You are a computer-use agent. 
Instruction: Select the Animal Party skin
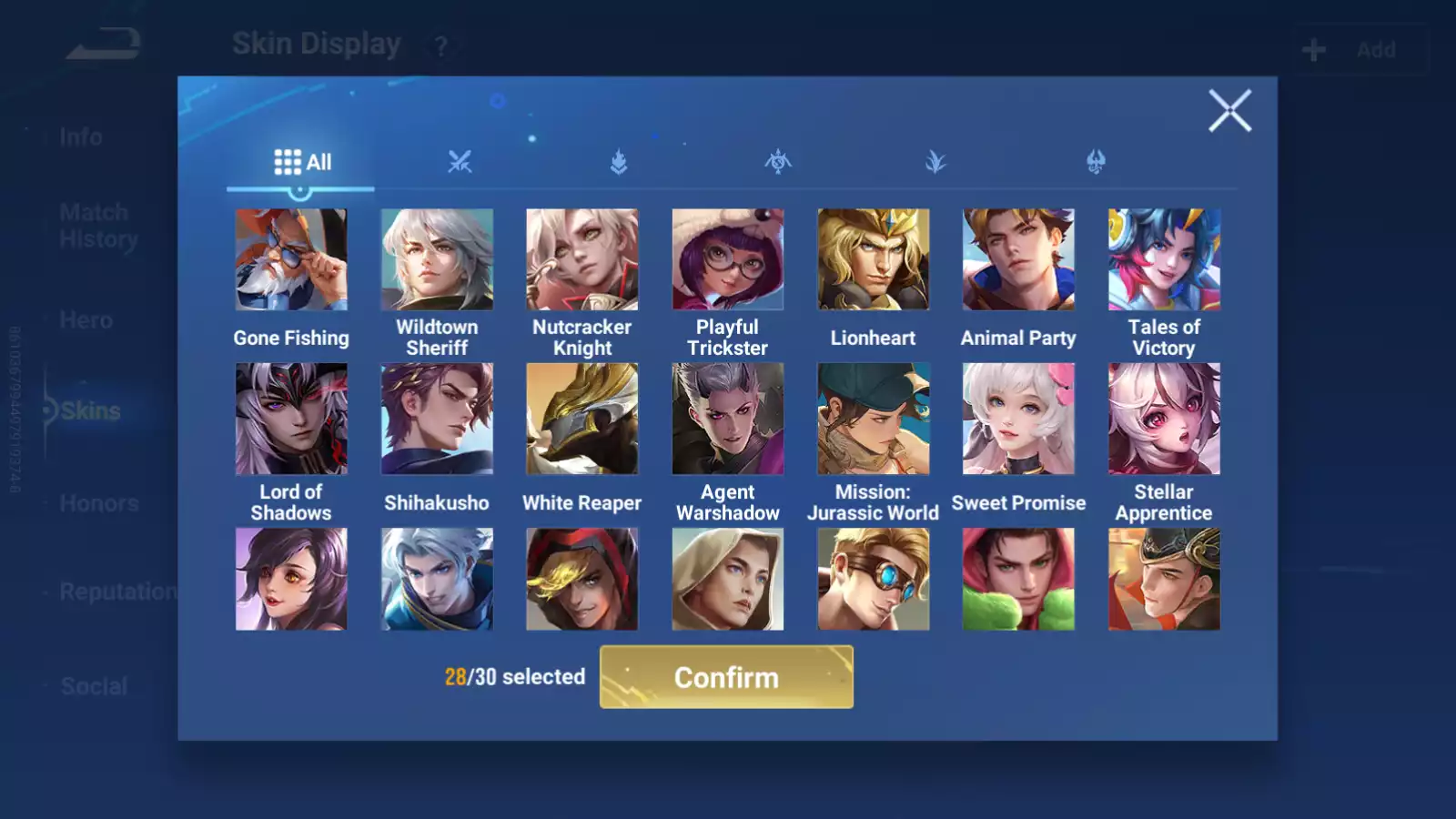tap(1018, 260)
